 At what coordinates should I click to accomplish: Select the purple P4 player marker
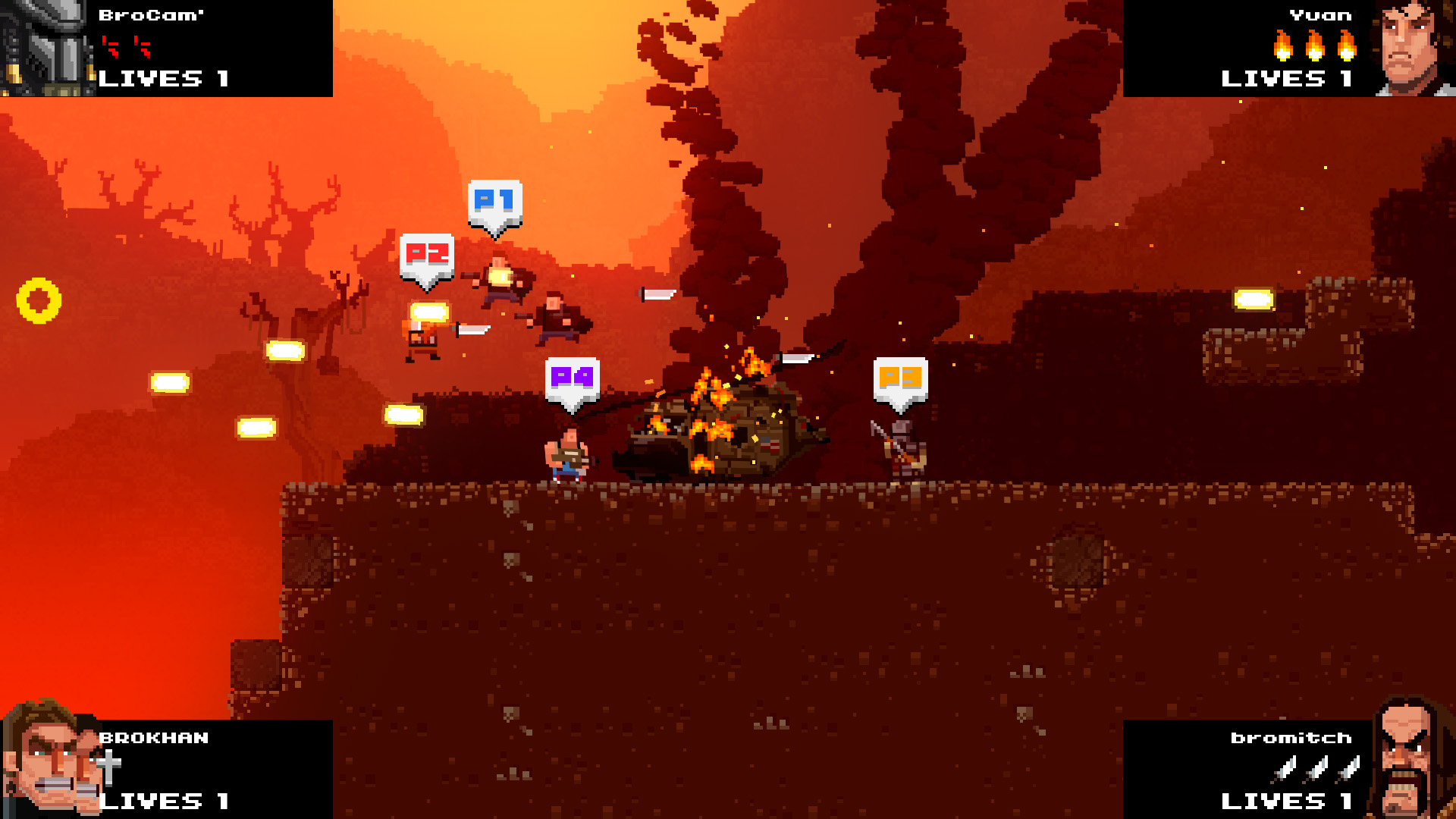[572, 379]
